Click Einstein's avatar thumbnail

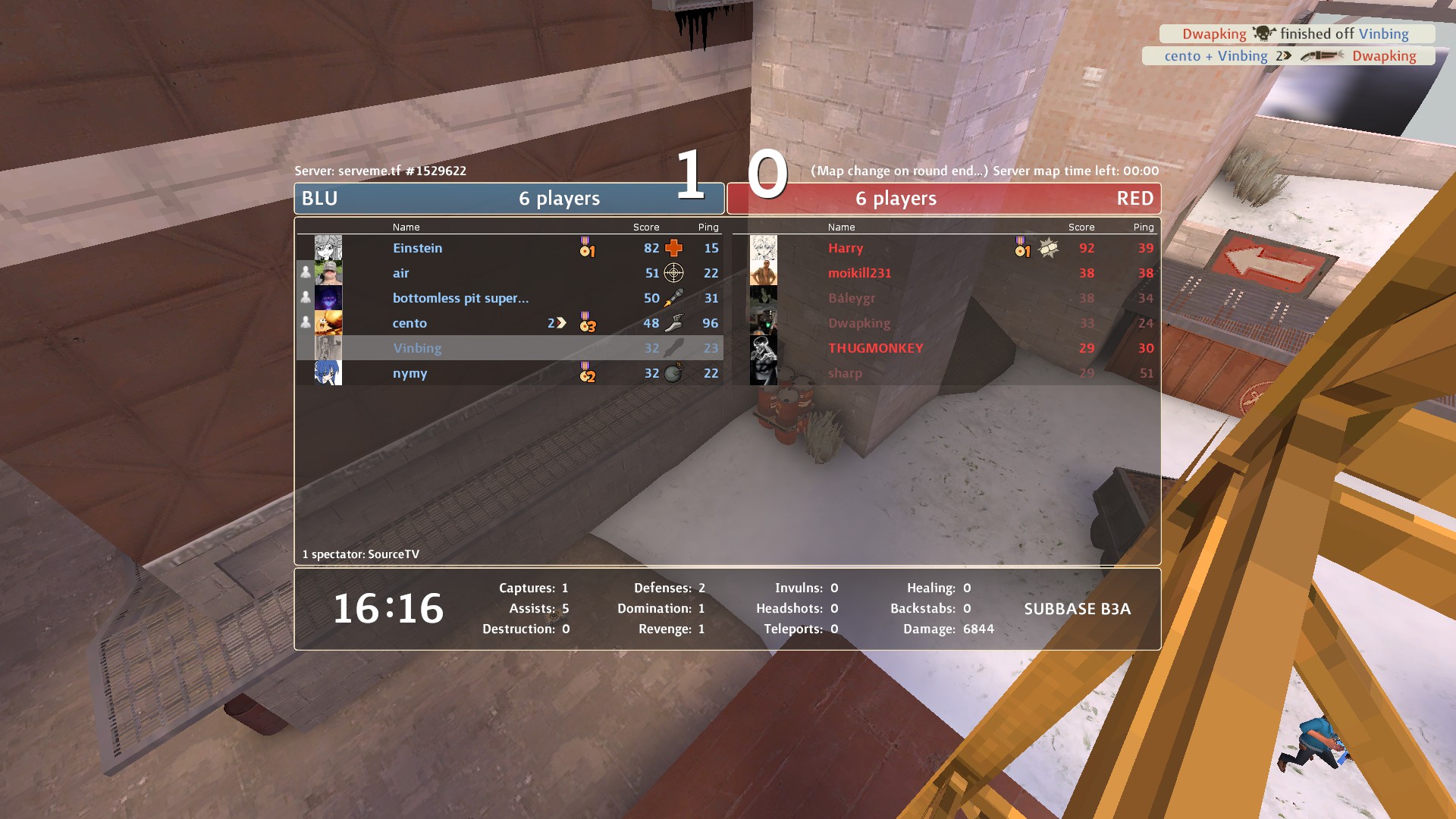tap(328, 248)
